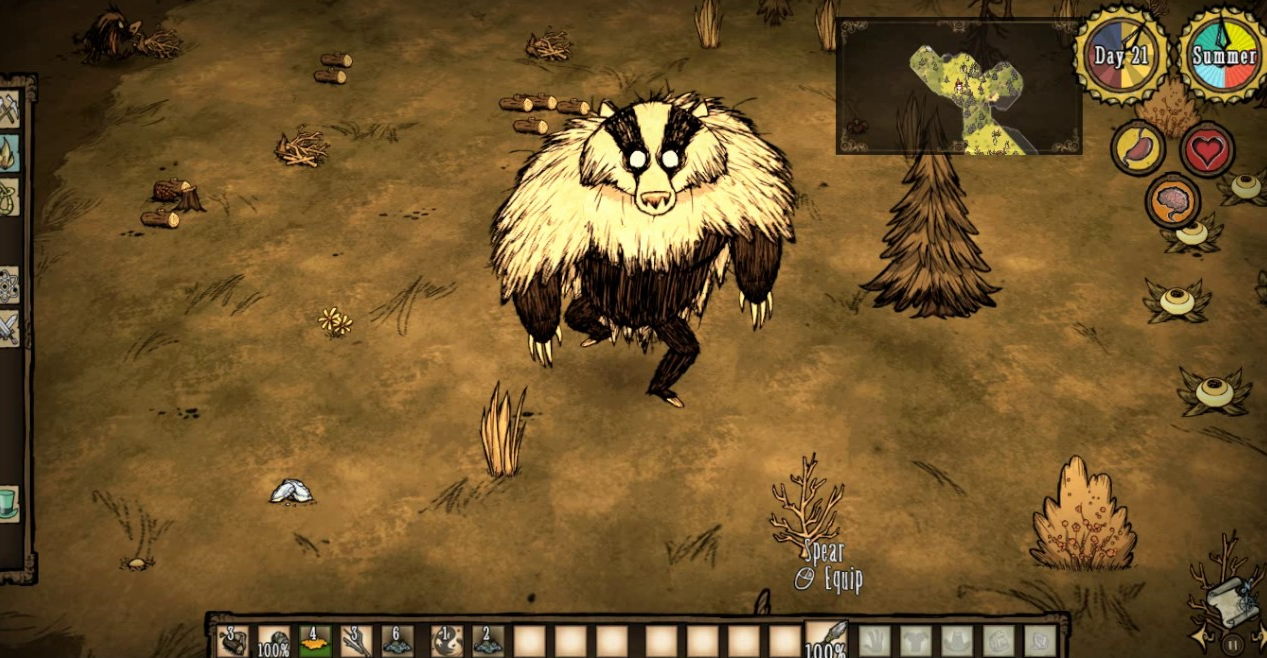
Task: Open the Survival tab with rope trap icon
Action: (9, 196)
